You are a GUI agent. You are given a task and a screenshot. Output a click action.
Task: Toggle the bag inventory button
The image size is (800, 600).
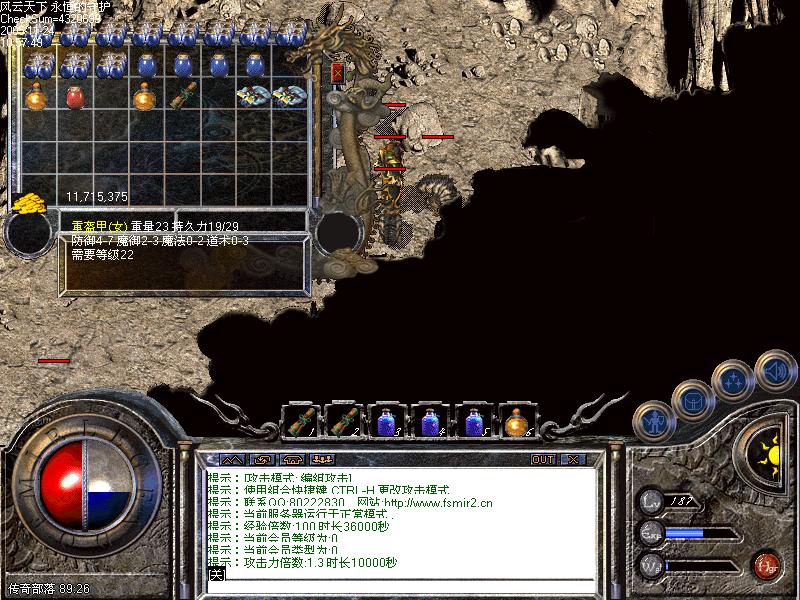pos(692,399)
